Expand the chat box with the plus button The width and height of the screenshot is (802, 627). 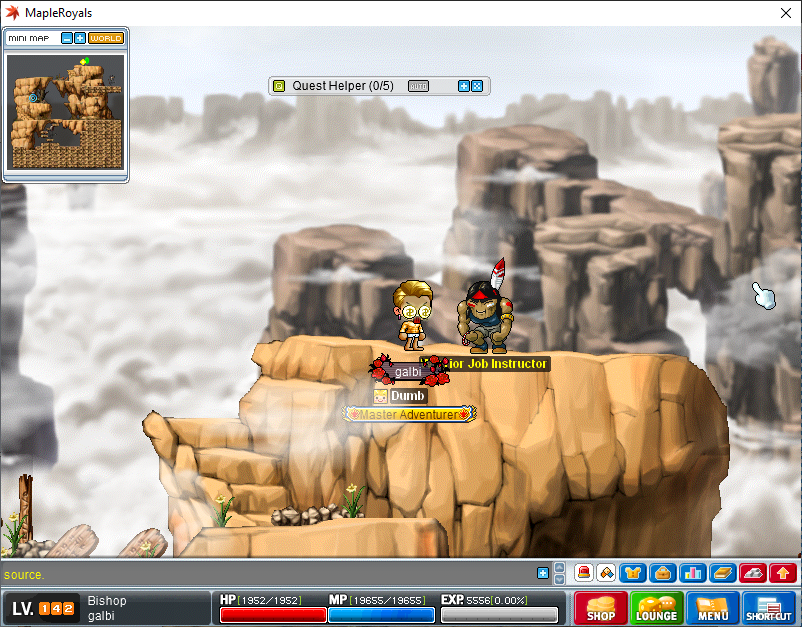click(543, 573)
